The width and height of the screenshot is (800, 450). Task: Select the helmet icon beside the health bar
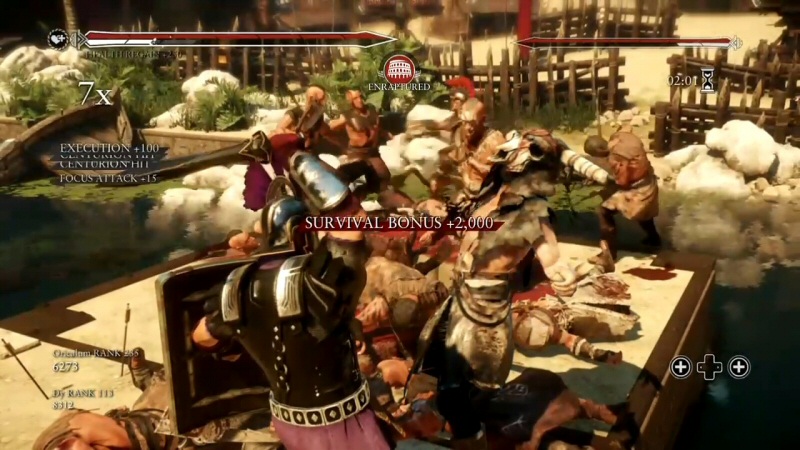point(58,39)
